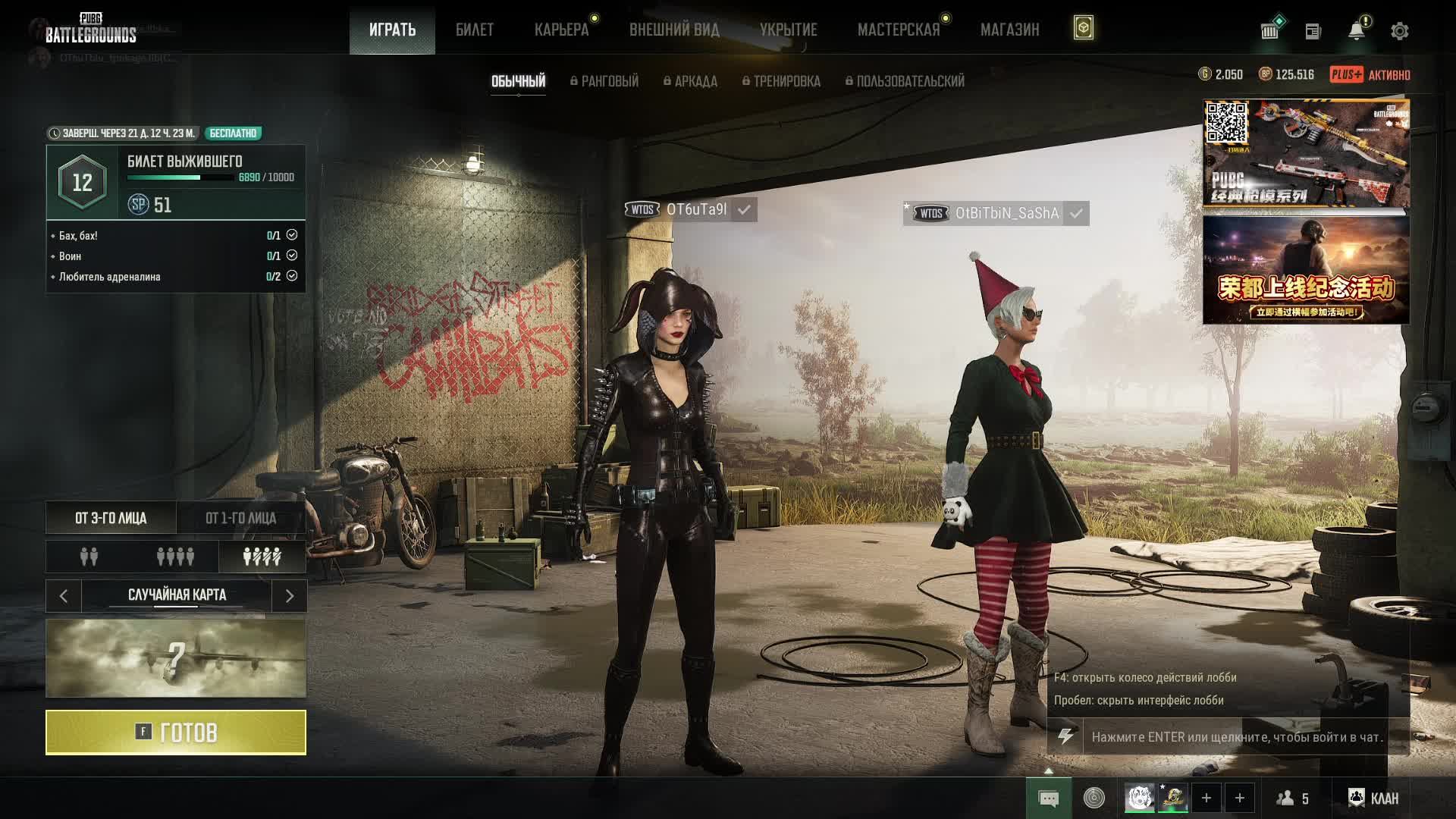The width and height of the screenshot is (1456, 819).
Task: Open the БИЛЕТ tab
Action: tap(475, 30)
